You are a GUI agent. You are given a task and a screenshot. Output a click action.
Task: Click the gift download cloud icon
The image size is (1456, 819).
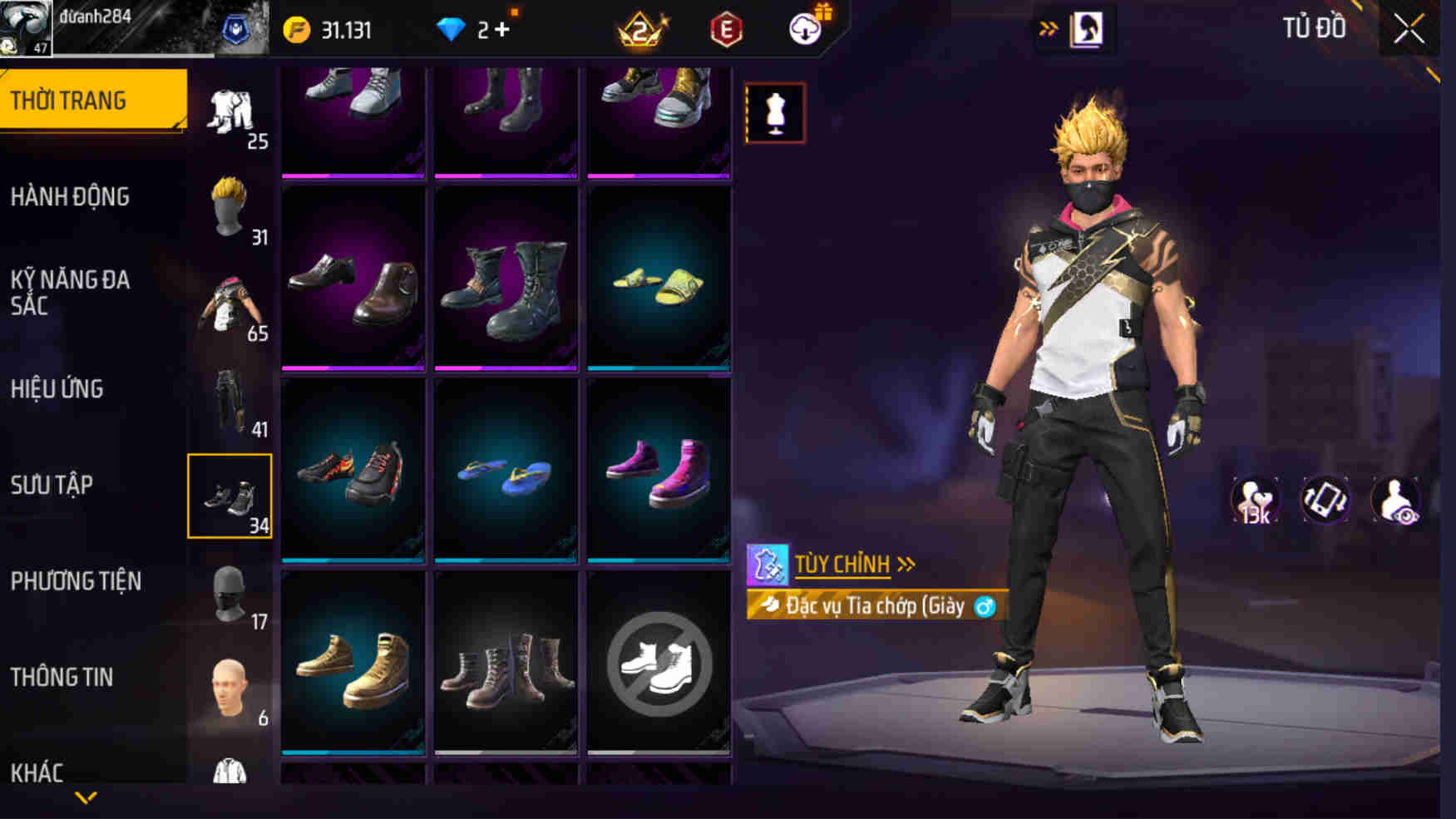pos(802,27)
